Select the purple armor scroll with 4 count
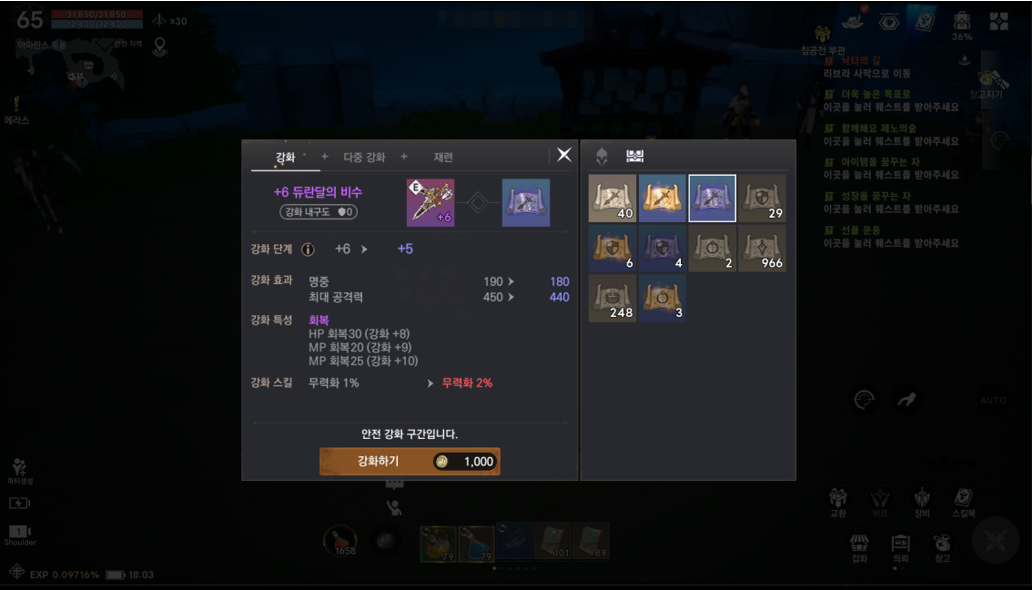The image size is (1032, 590). (662, 248)
